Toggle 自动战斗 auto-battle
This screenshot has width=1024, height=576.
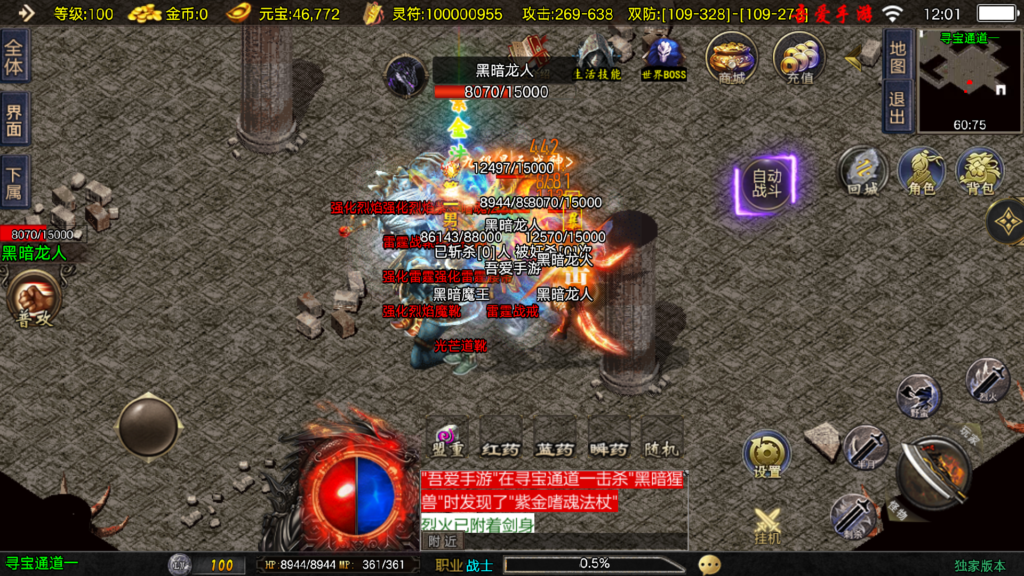point(766,184)
